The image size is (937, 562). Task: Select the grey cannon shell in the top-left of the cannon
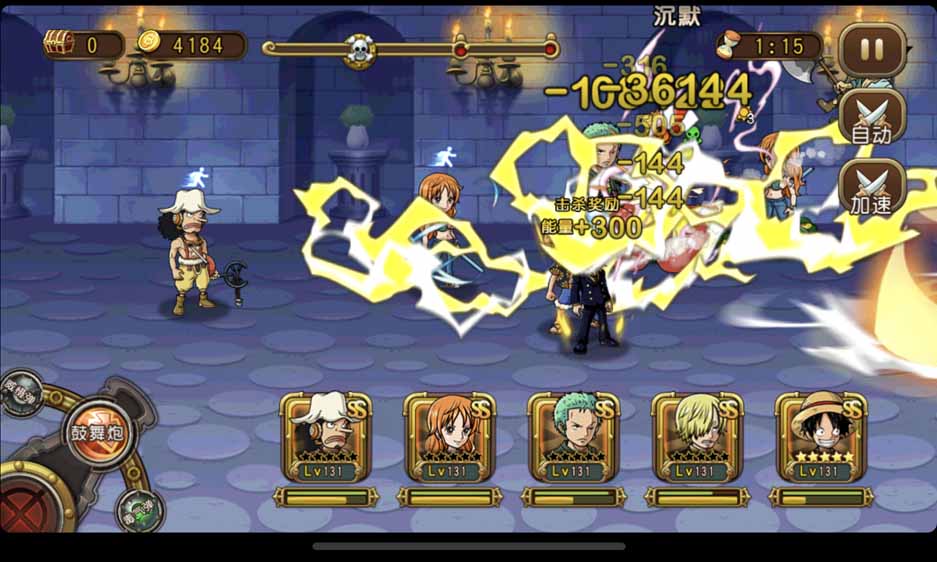tap(20, 392)
